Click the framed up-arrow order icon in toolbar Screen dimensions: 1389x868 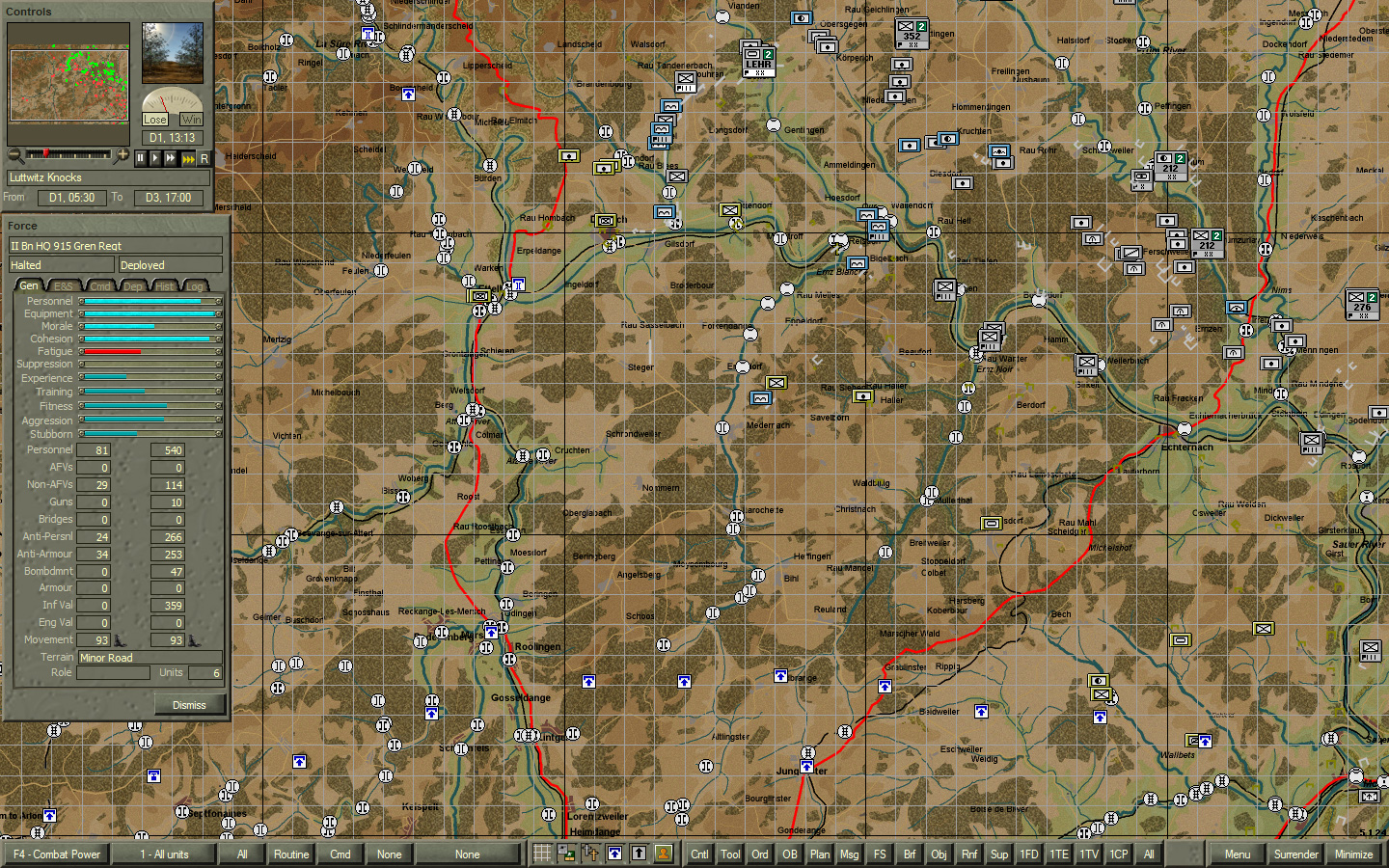tap(614, 854)
